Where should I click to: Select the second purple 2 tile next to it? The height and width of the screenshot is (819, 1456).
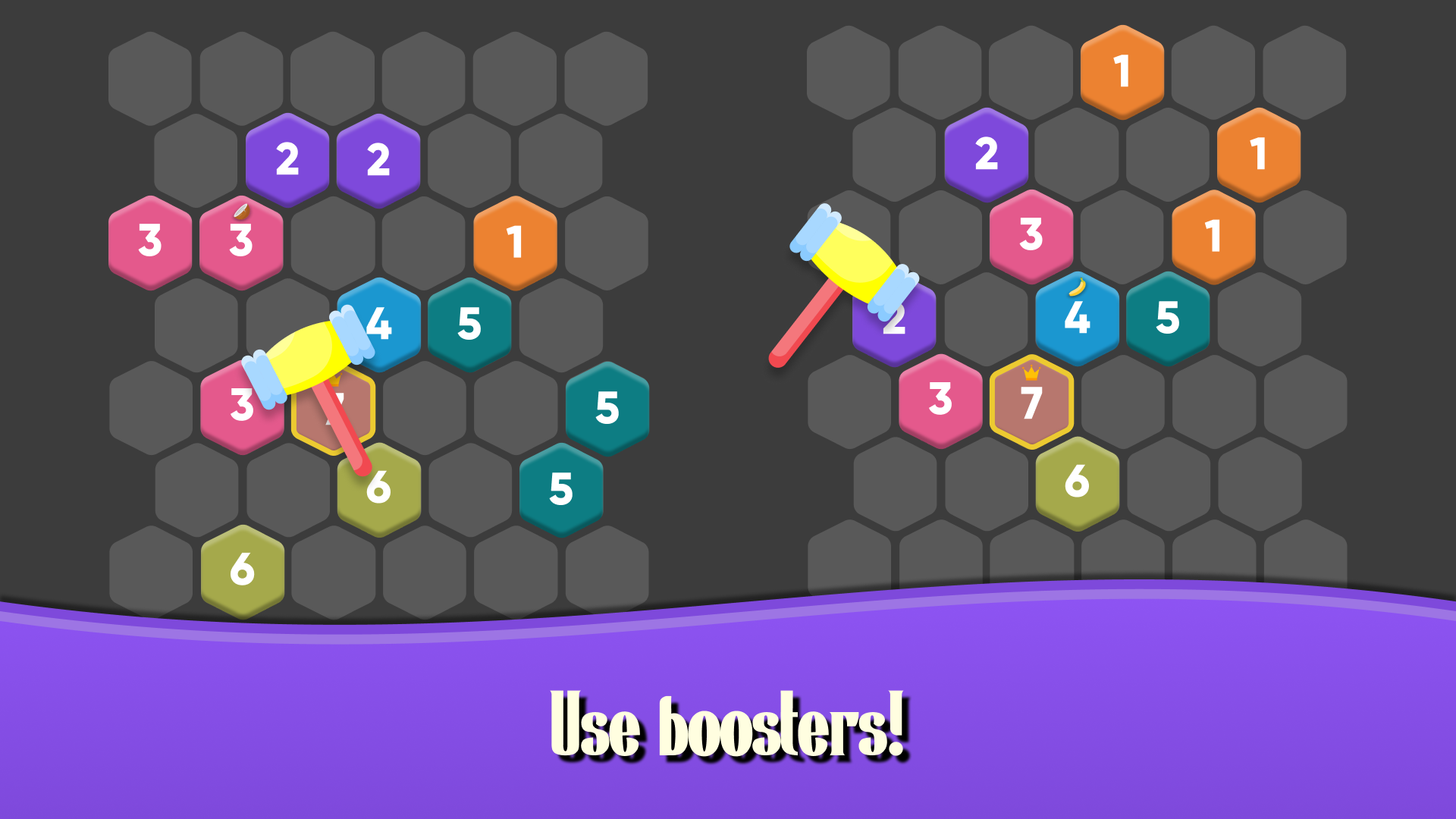(x=377, y=160)
